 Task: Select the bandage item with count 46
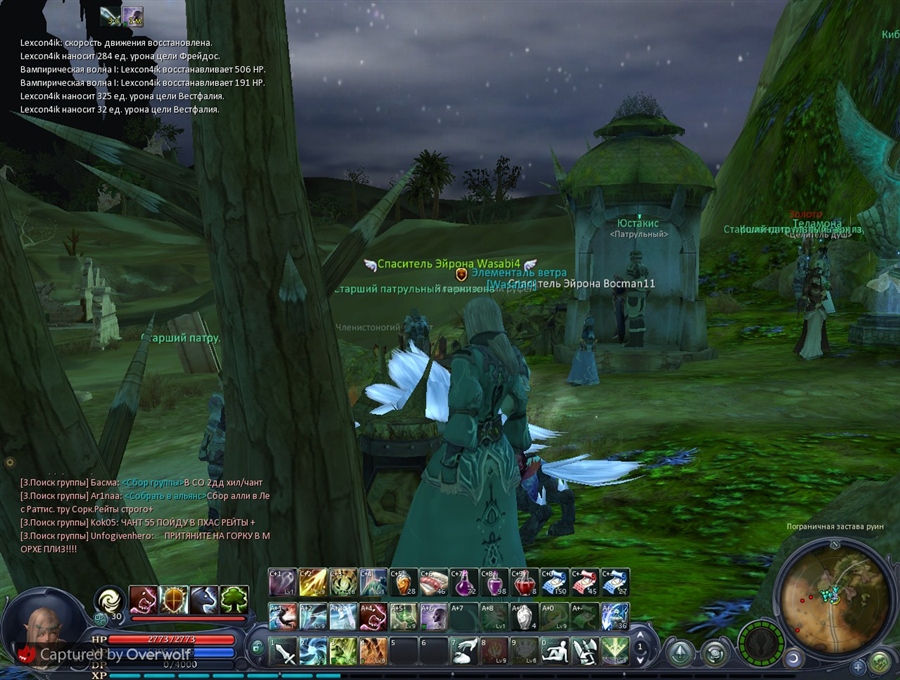click(434, 582)
